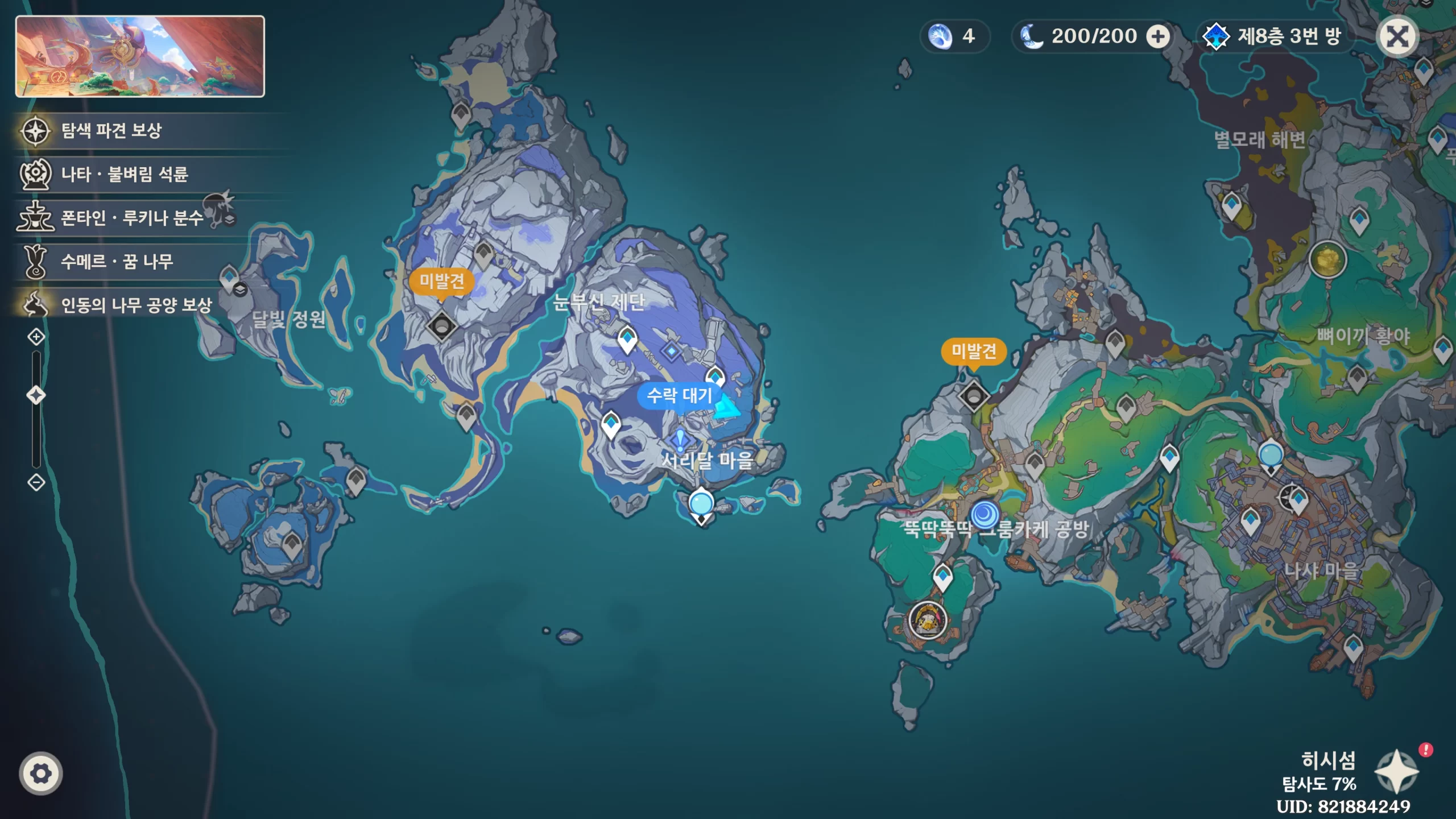Open the Spiral Abyss 제8층 3번 방 tracker
The height and width of the screenshot is (819, 1456).
pos(1274,37)
